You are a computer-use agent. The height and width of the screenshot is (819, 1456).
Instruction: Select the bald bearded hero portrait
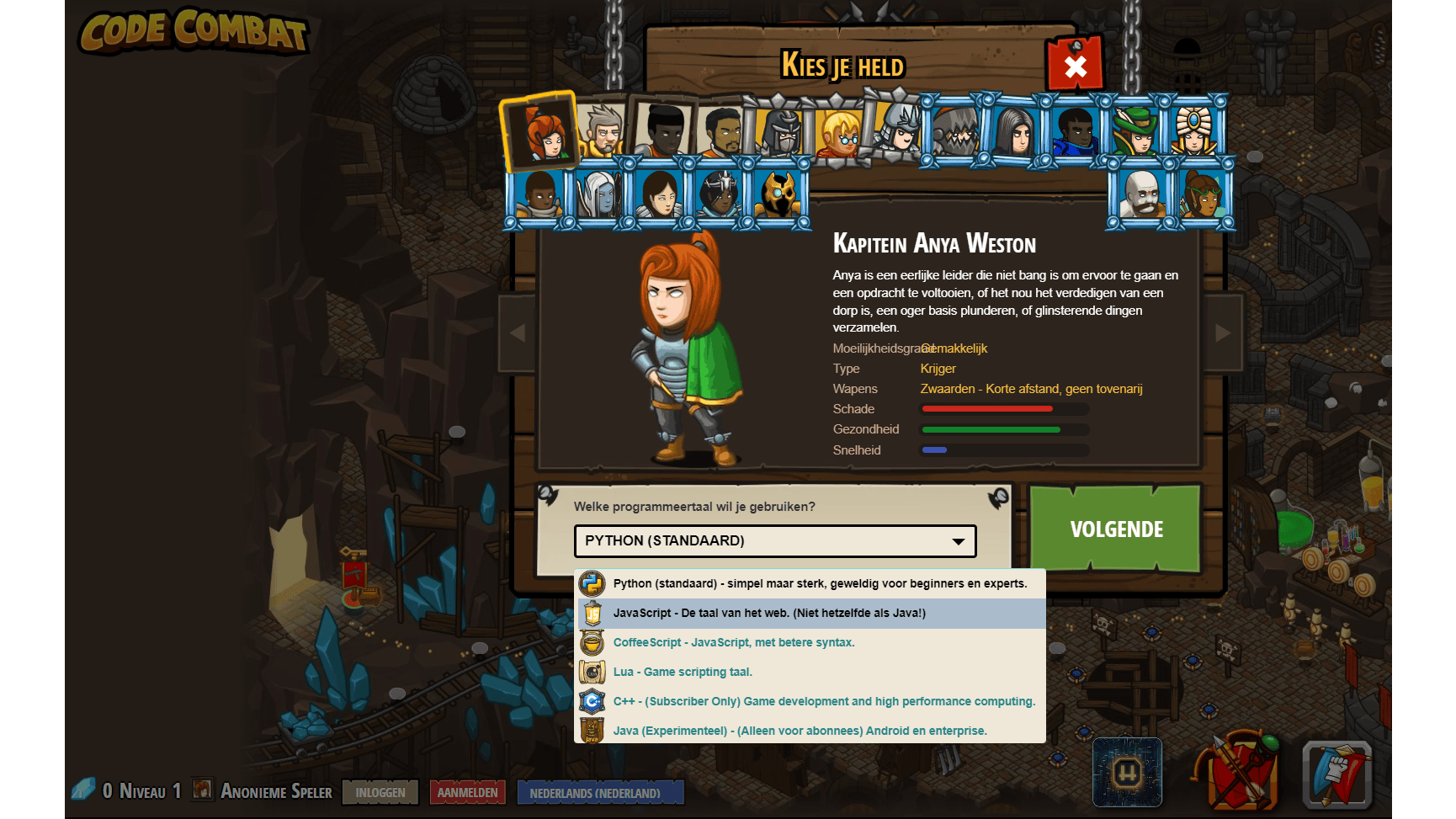1143,195
